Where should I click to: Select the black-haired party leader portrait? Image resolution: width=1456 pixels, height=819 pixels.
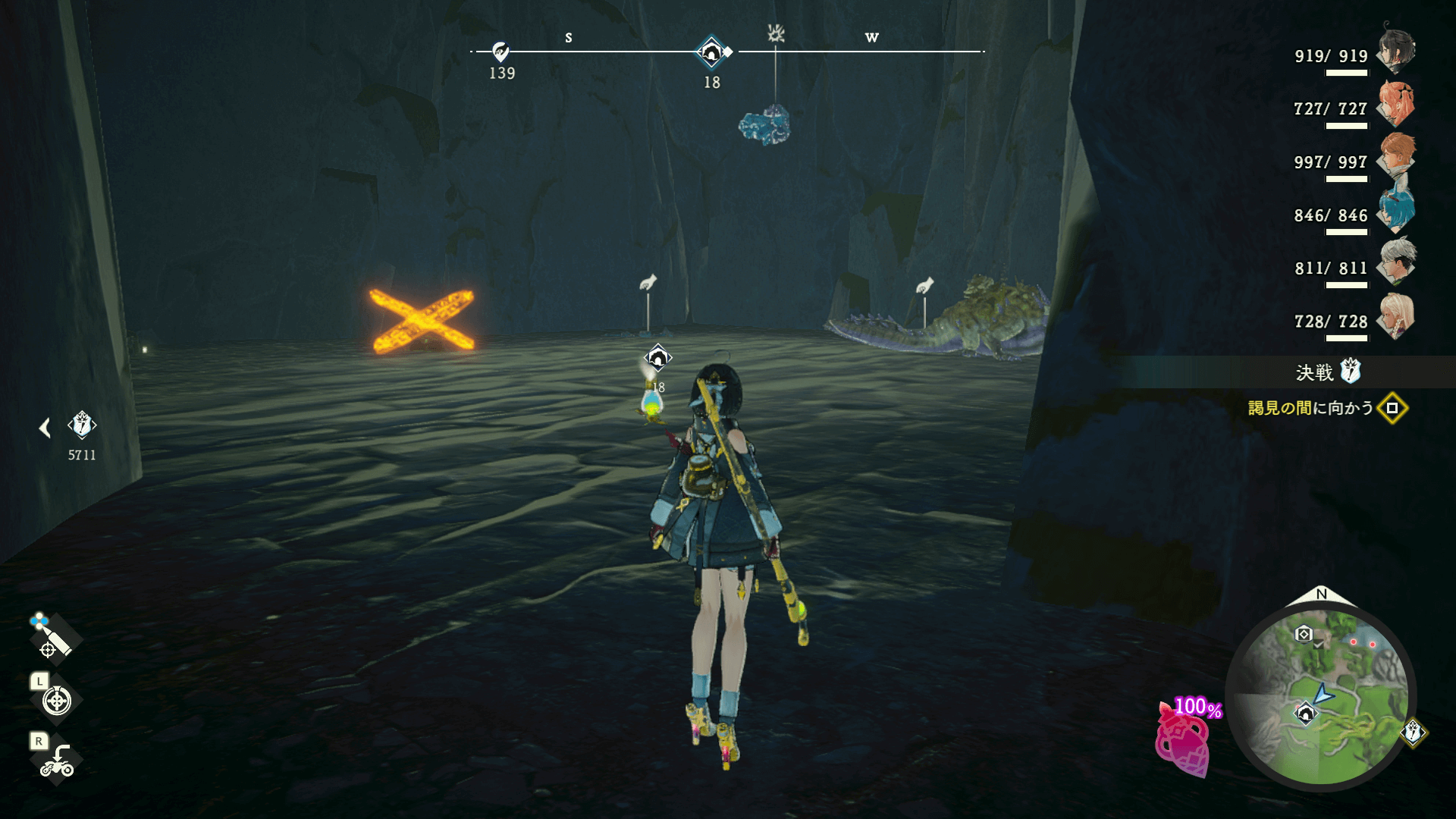point(1396,50)
